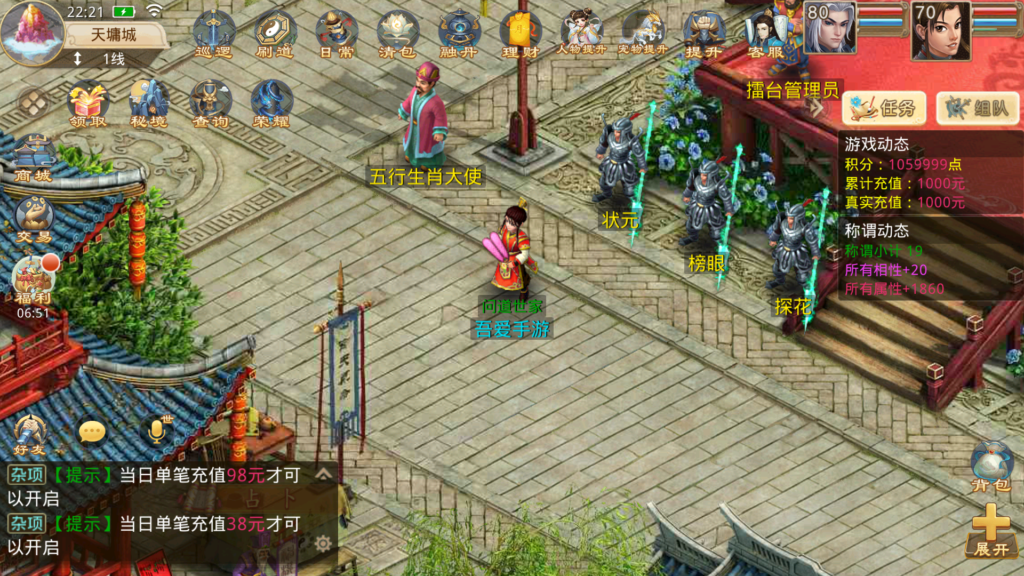Image resolution: width=1024 pixels, height=576 pixels.
Task: Switch to the 组队 team tab
Action: pyautogui.click(x=971, y=107)
